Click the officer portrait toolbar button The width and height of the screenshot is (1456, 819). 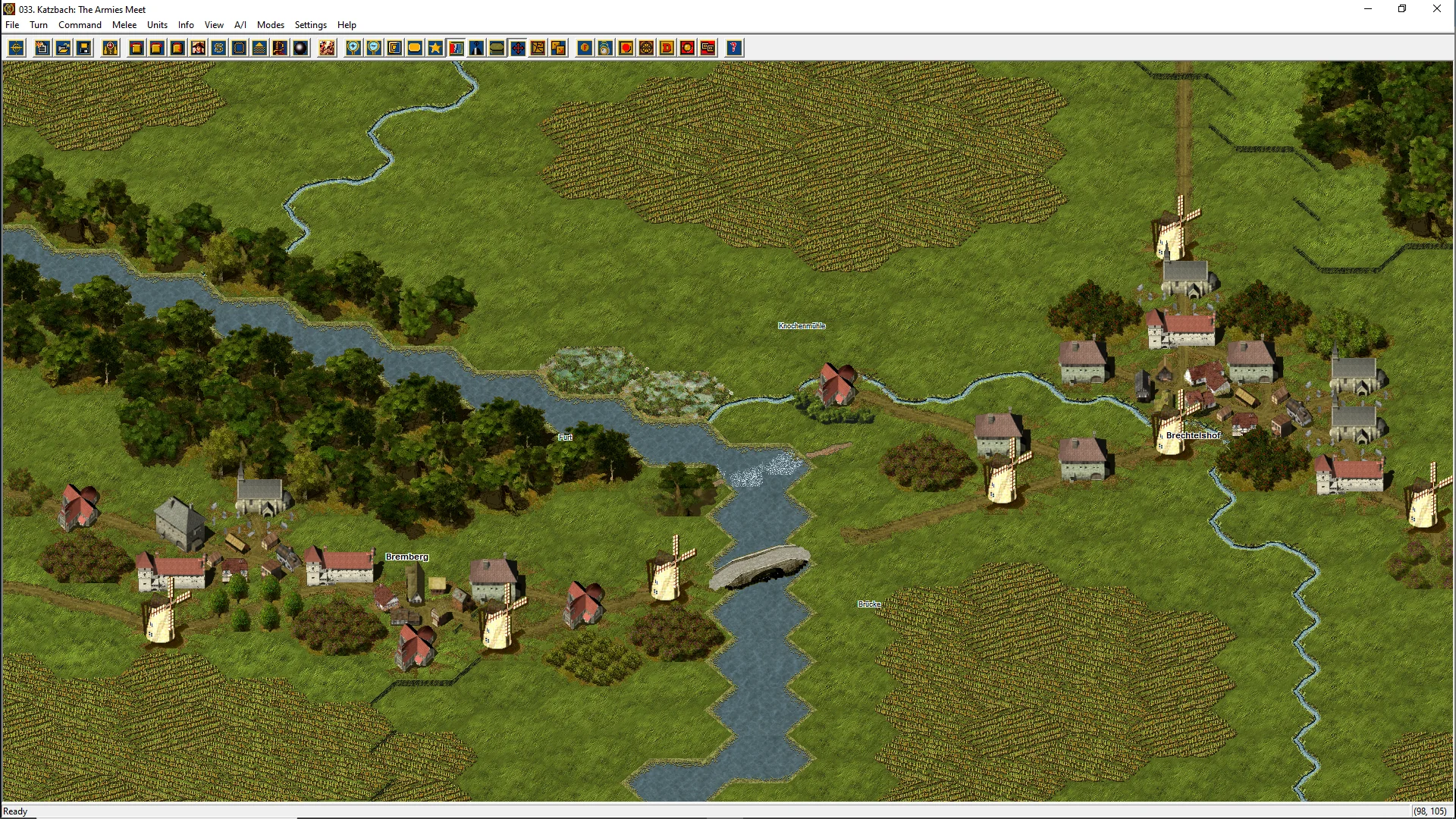tap(198, 49)
